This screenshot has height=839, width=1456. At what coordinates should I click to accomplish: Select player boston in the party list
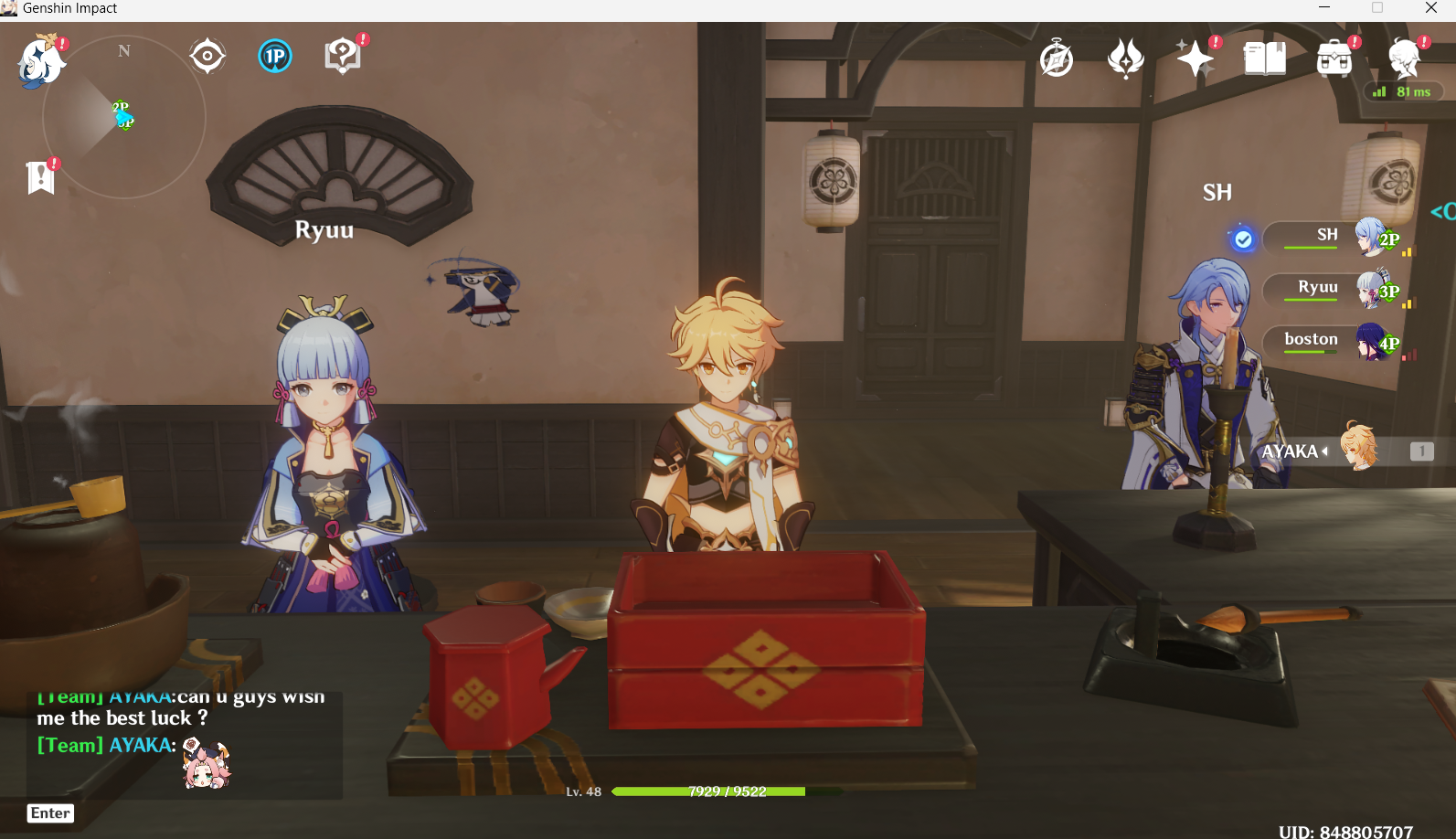point(1310,339)
